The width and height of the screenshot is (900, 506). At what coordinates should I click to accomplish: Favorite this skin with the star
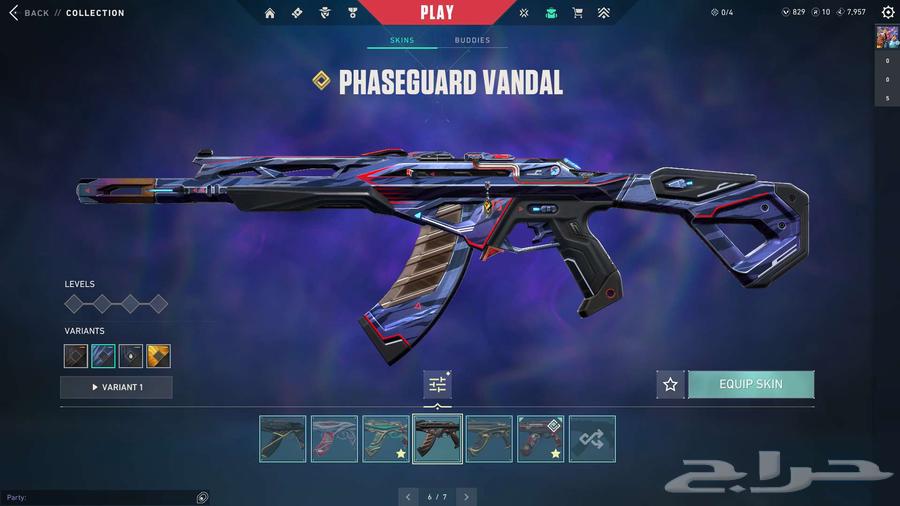tap(670, 384)
